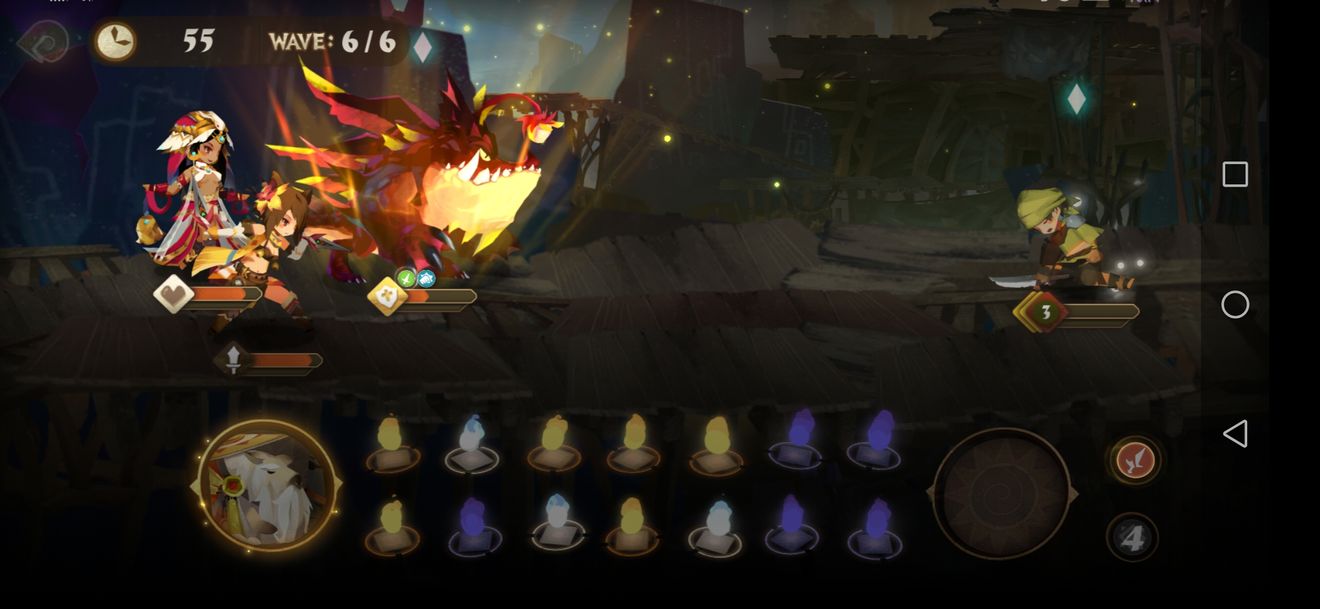
Task: Select the white-bearded advisor portrait
Action: [x=266, y=487]
